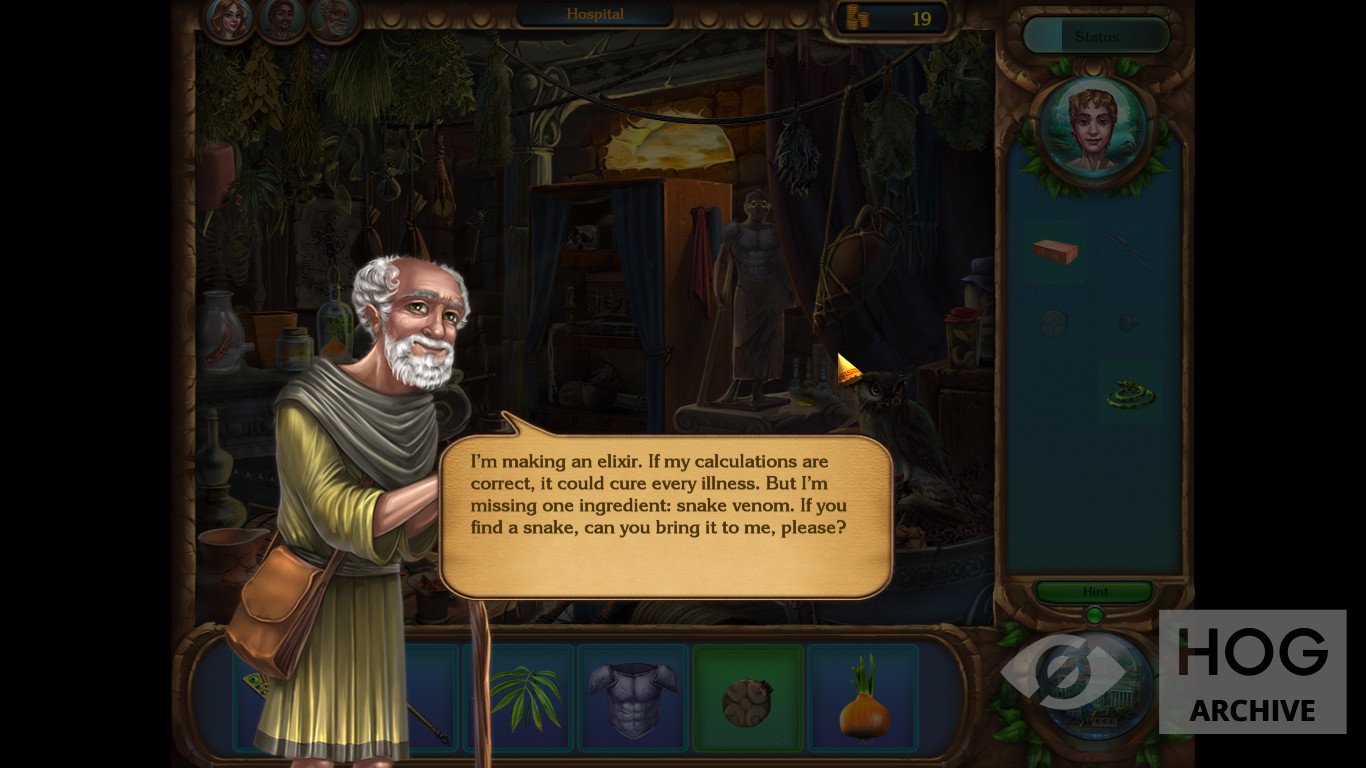Use the Hint button
This screenshot has height=768, width=1366.
1095,592
